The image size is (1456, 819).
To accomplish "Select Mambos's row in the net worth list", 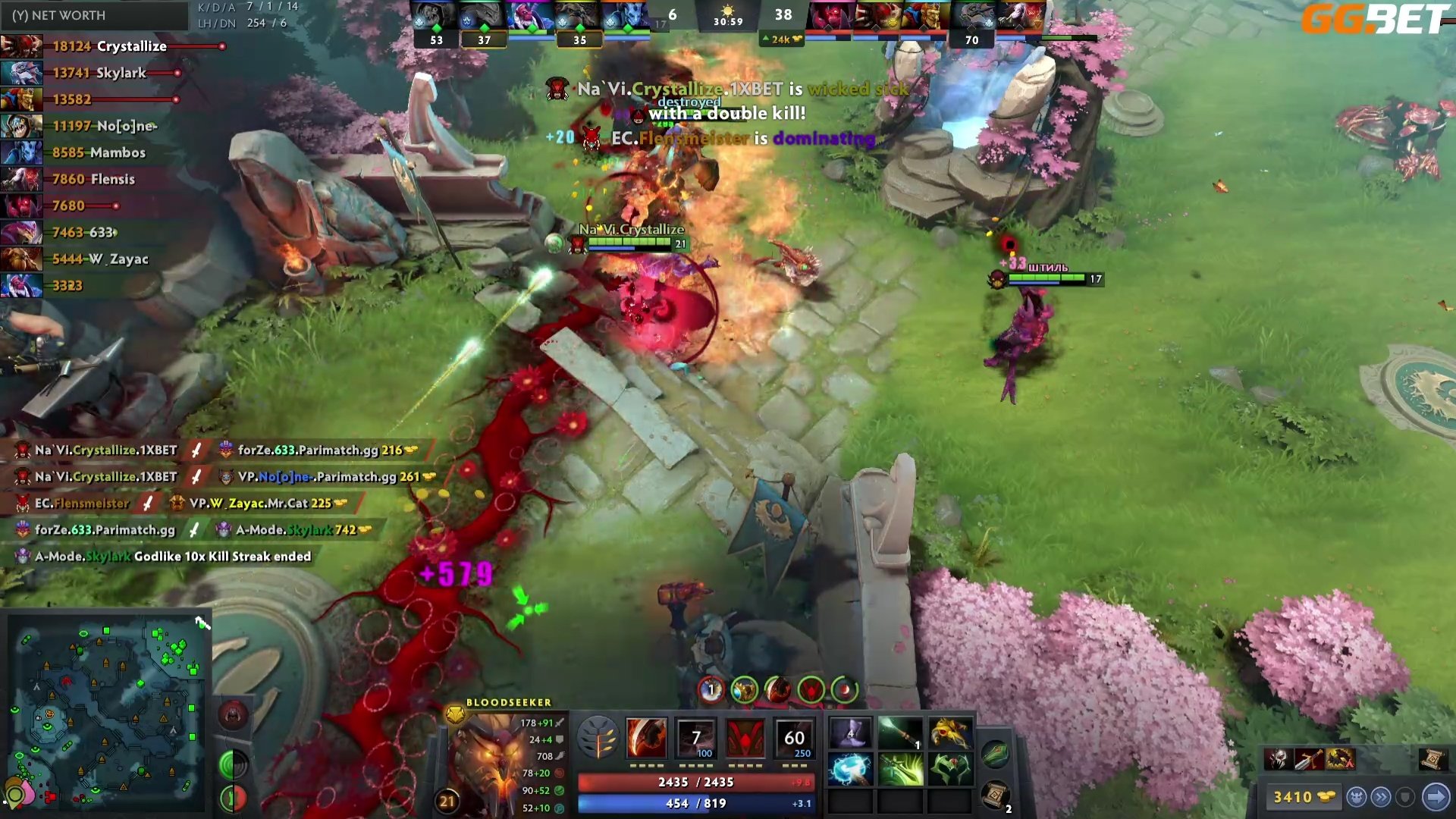I will tap(99, 152).
